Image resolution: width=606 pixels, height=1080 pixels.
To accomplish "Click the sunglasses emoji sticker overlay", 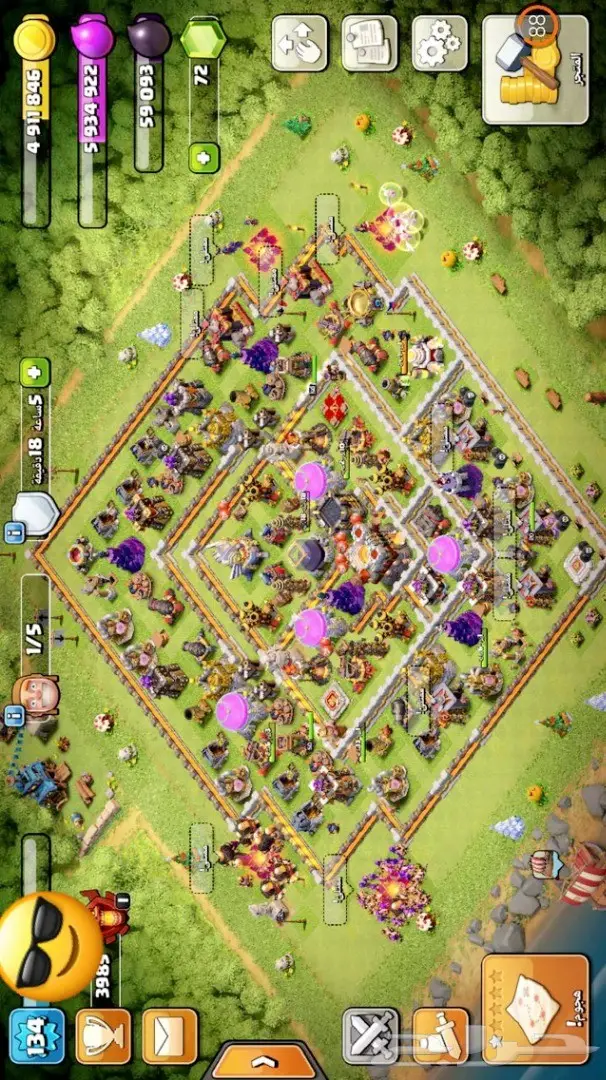I will click(x=48, y=947).
